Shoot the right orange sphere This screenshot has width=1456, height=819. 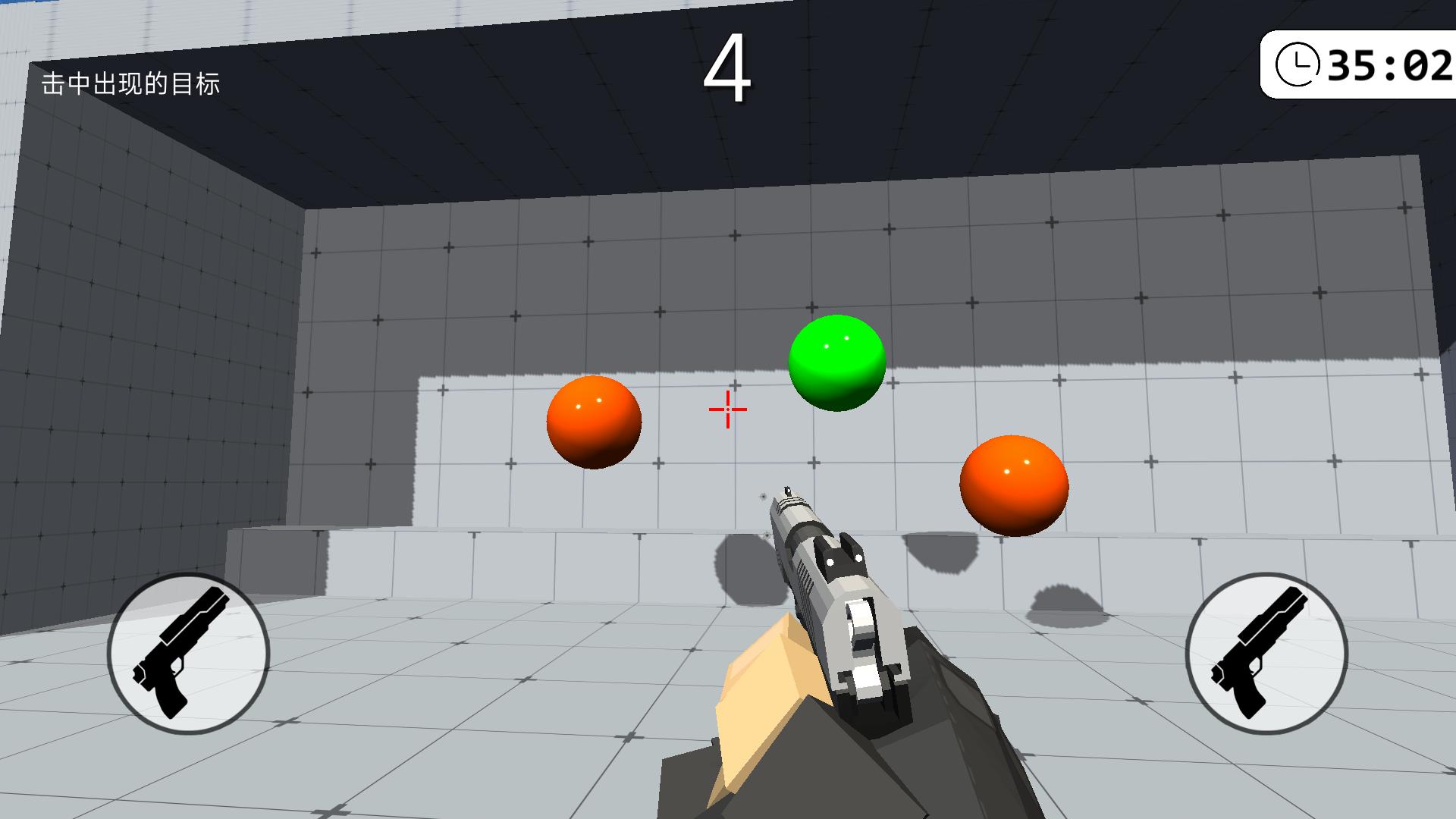tap(1014, 485)
